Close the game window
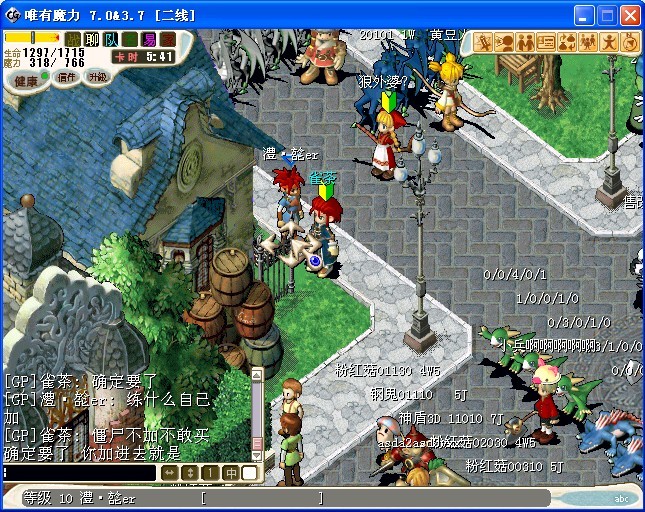This screenshot has width=645, height=512. (x=630, y=16)
